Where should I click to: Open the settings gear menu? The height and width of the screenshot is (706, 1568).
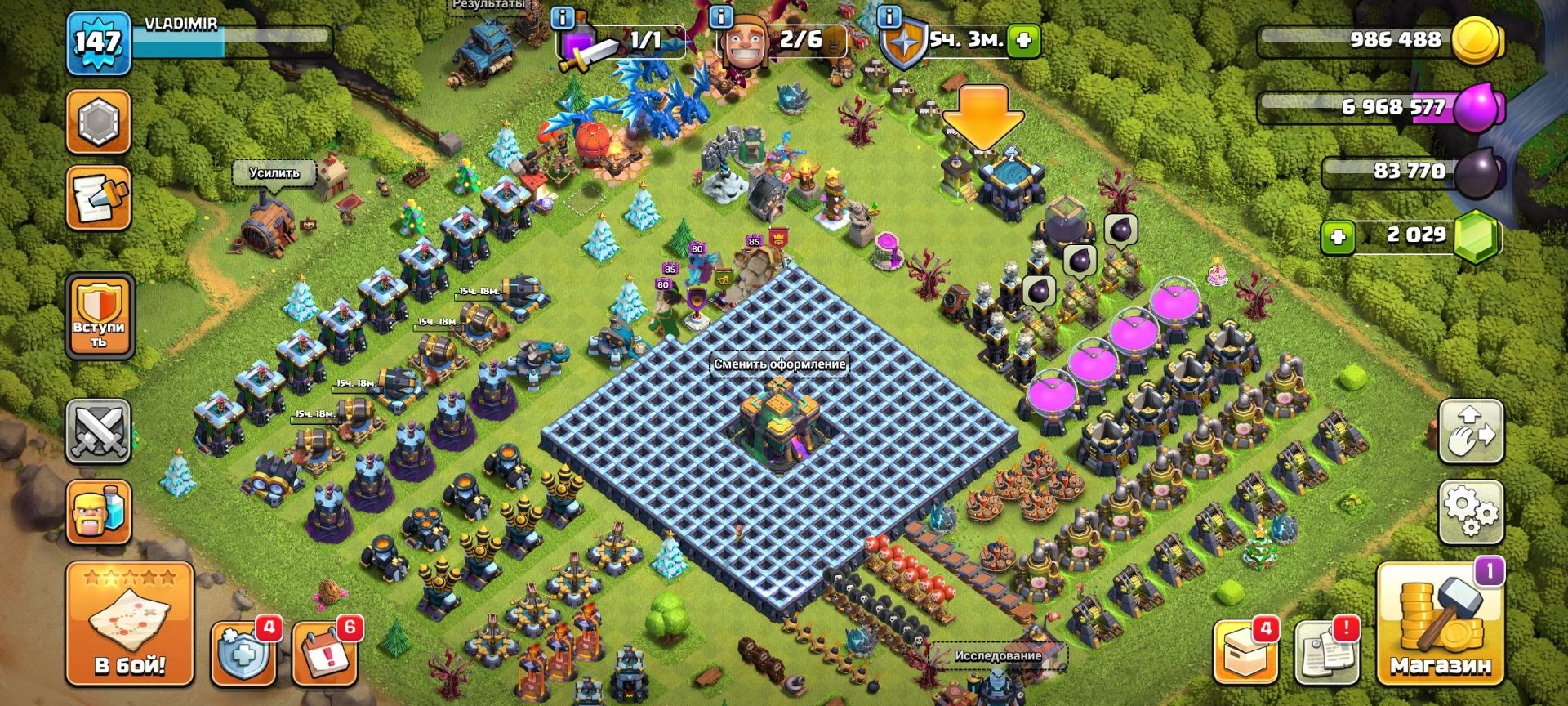click(x=1470, y=512)
